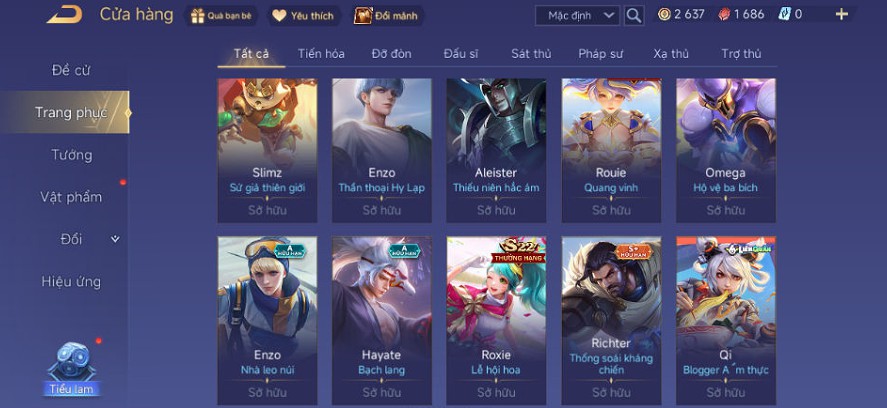
Task: Go back using the top-left arrow
Action: (x=64, y=14)
